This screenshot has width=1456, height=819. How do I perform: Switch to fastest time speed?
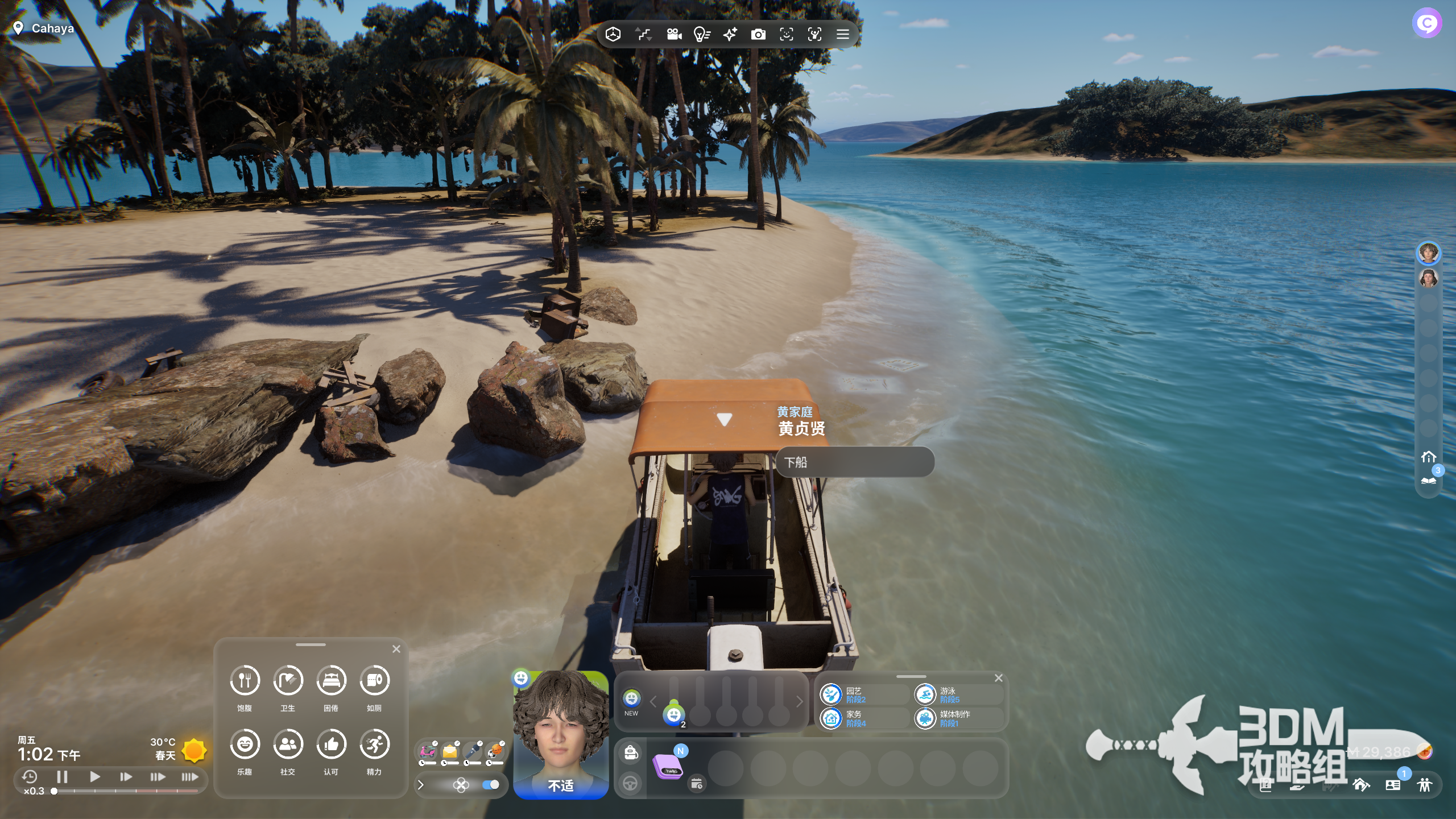190,776
